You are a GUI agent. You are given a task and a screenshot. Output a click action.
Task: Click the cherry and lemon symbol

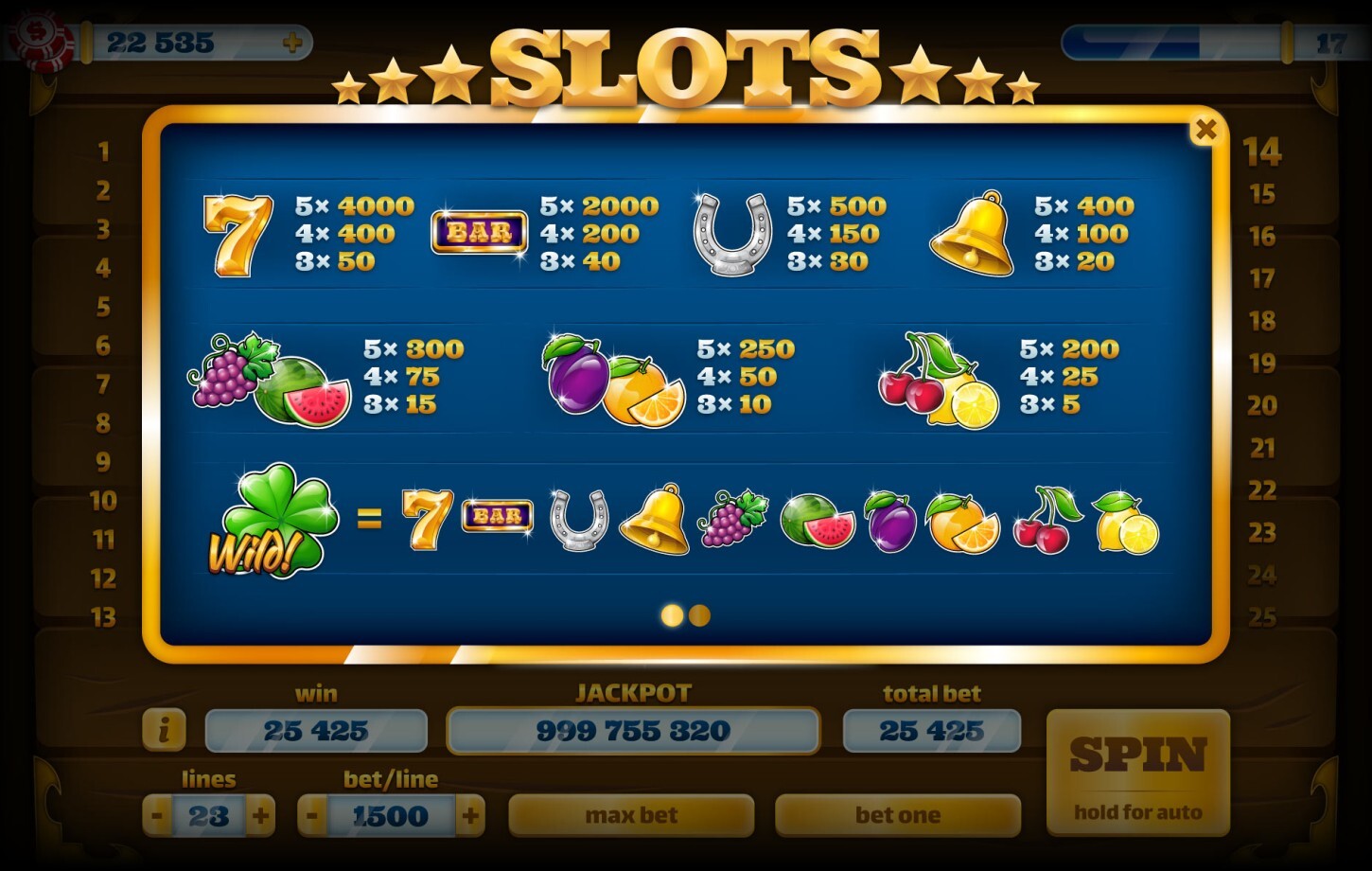click(951, 379)
